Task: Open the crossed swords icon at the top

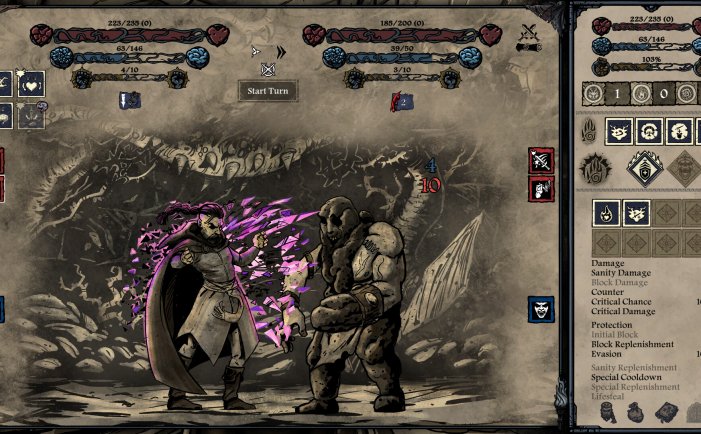Action: click(x=529, y=39)
